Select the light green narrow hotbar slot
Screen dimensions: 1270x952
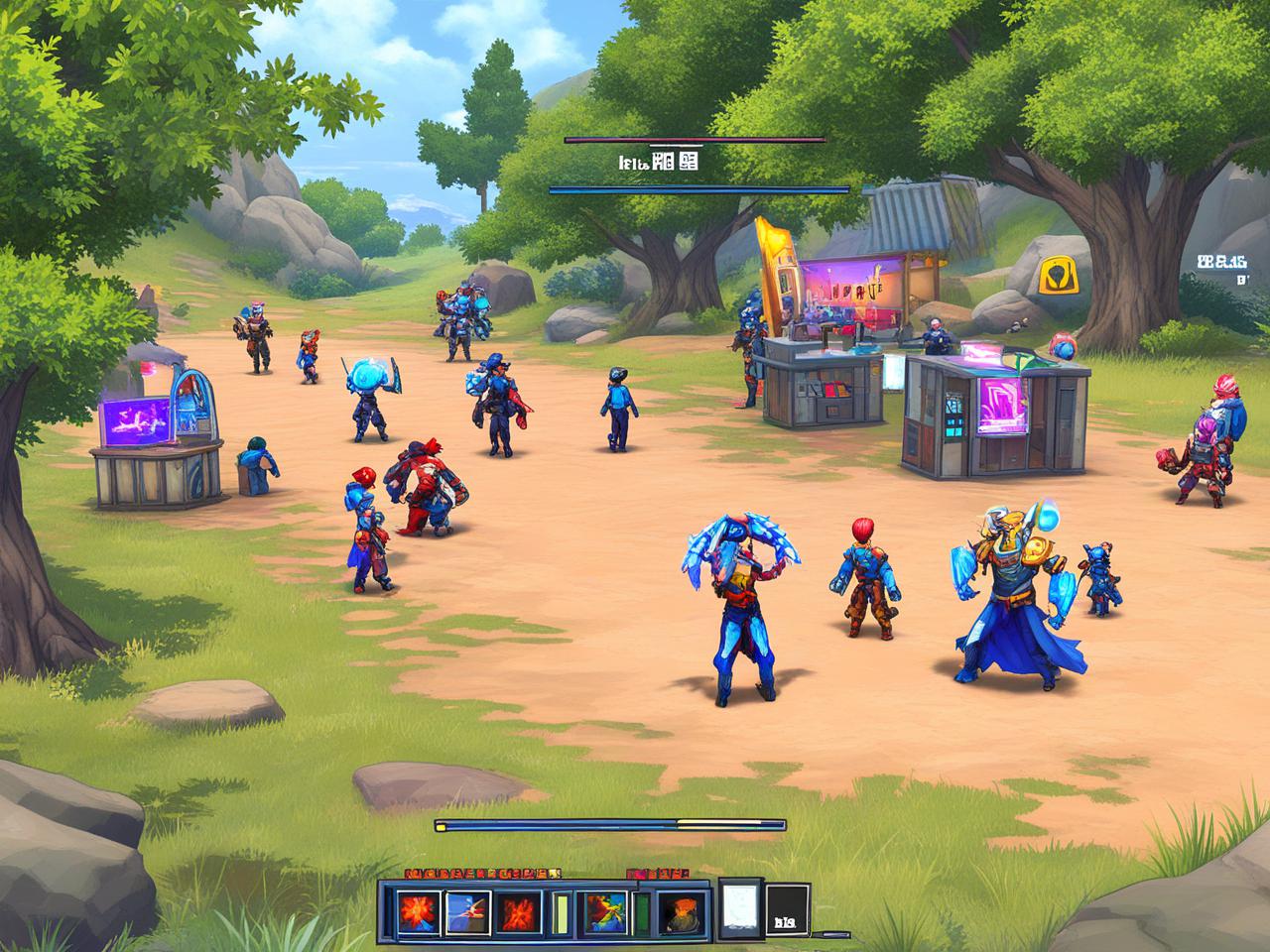coord(562,912)
